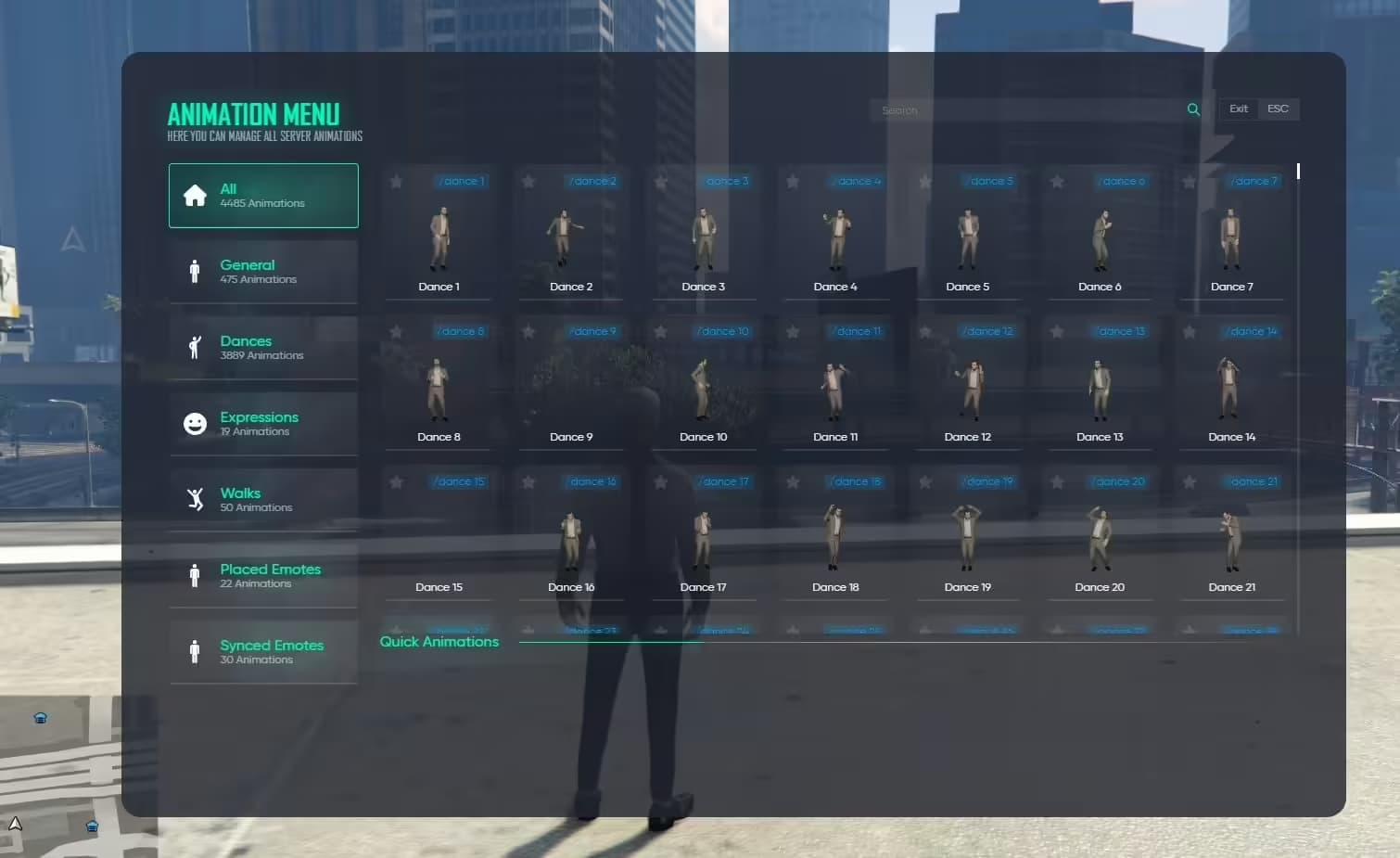The width and height of the screenshot is (1400, 858).
Task: Toggle the star on Dance 7
Action: (x=1188, y=182)
